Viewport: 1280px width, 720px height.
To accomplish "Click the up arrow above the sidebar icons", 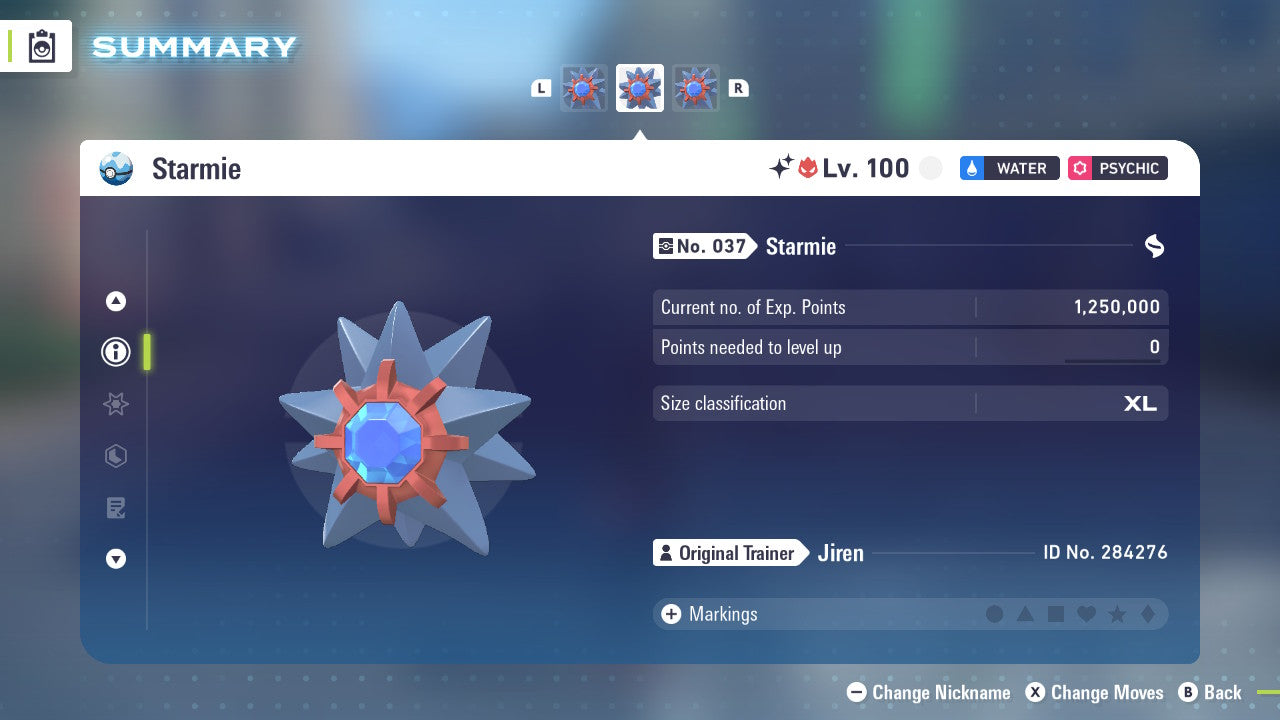I will [x=116, y=301].
